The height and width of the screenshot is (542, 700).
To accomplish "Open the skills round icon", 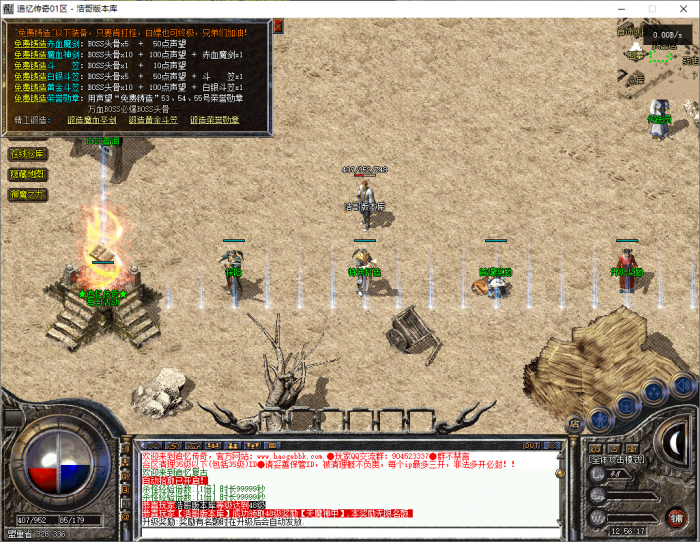I will pyautogui.click(x=655, y=393).
